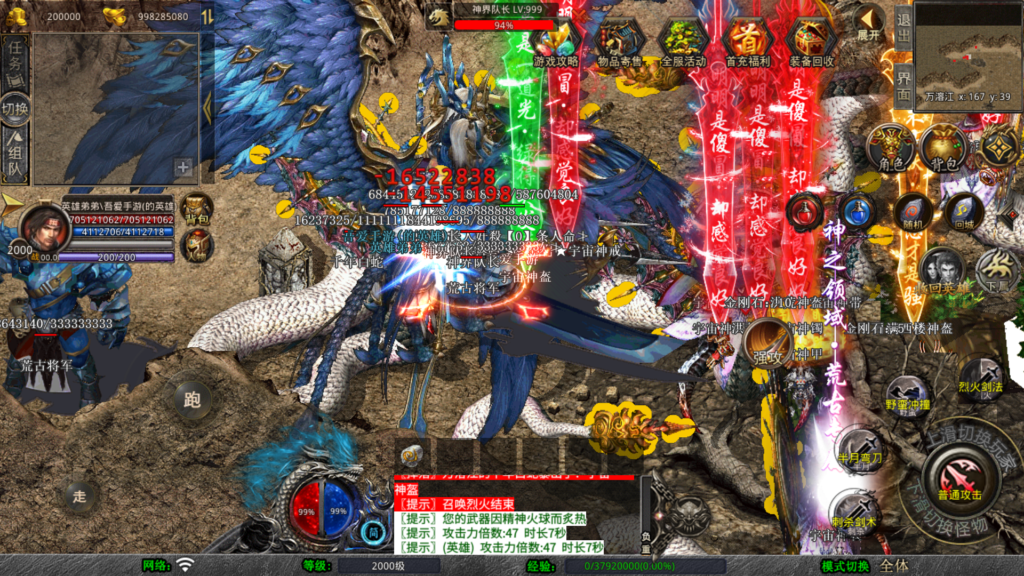Screen dimensions: 1024x576
Task: Open the 角色 character sheet
Action: pyautogui.click(x=890, y=147)
